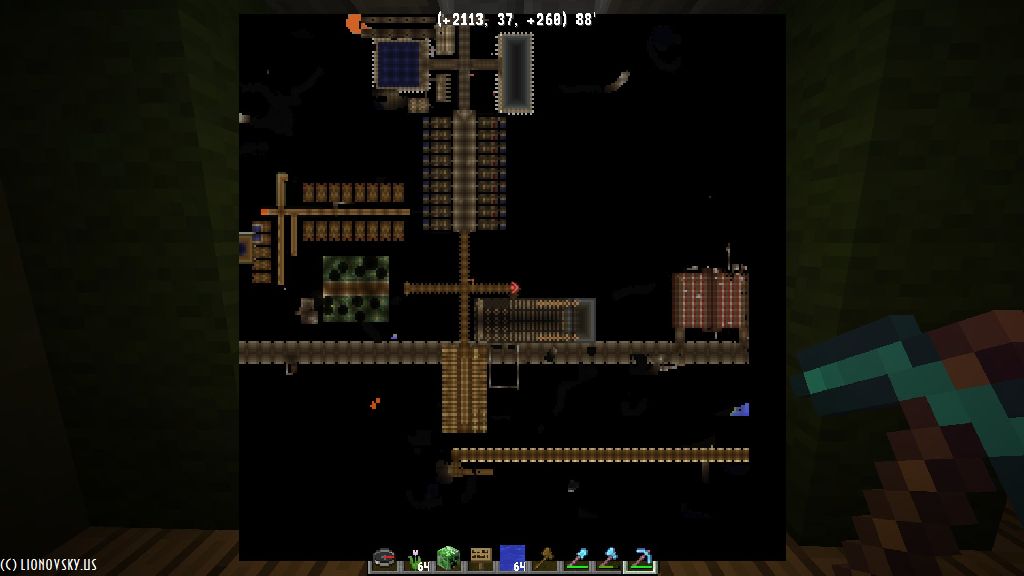1024x576 pixels.
Task: Equip the diamond shovel from hotbar
Action: click(576, 558)
